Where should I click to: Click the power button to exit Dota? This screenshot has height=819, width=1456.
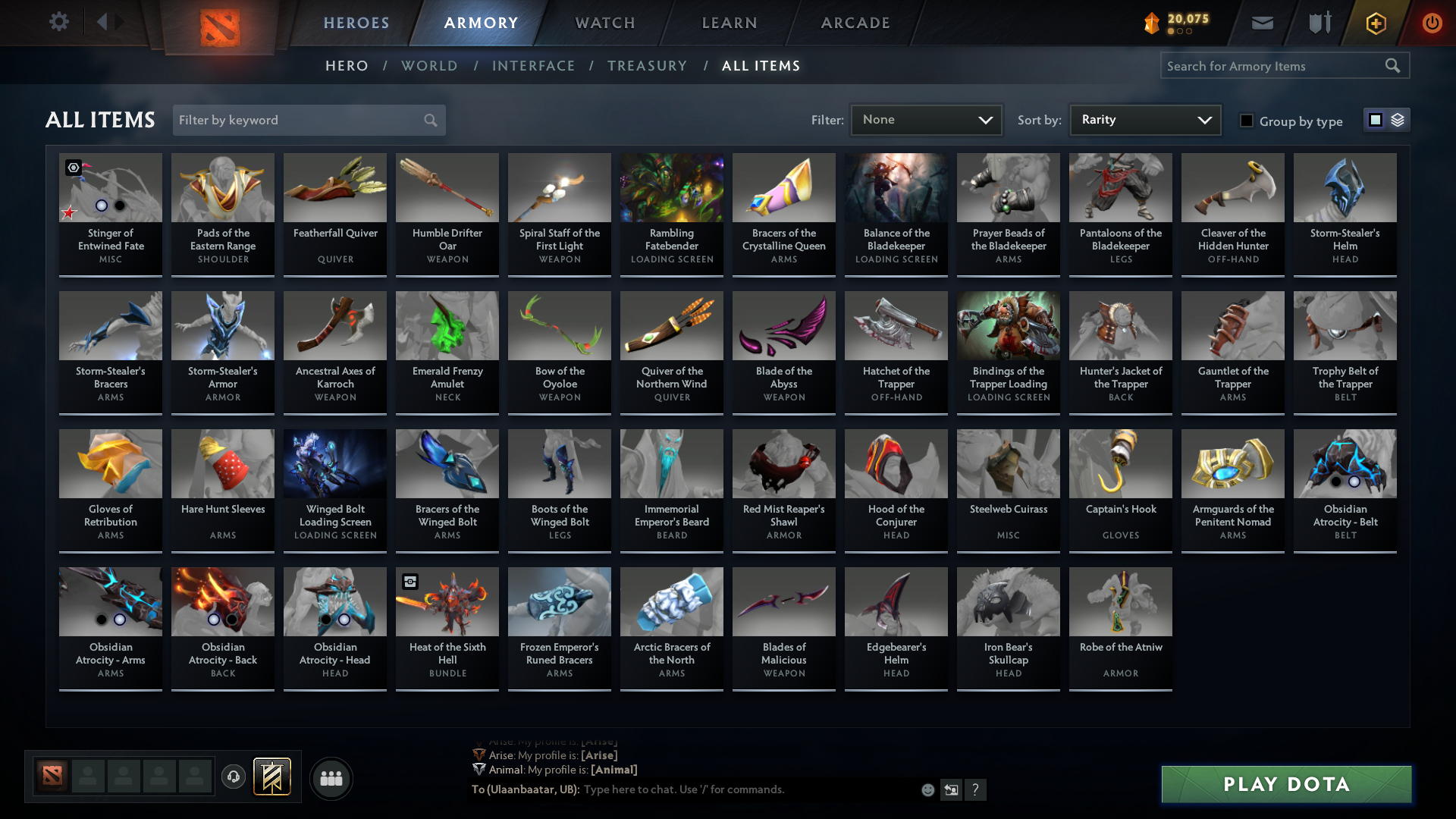[1432, 23]
